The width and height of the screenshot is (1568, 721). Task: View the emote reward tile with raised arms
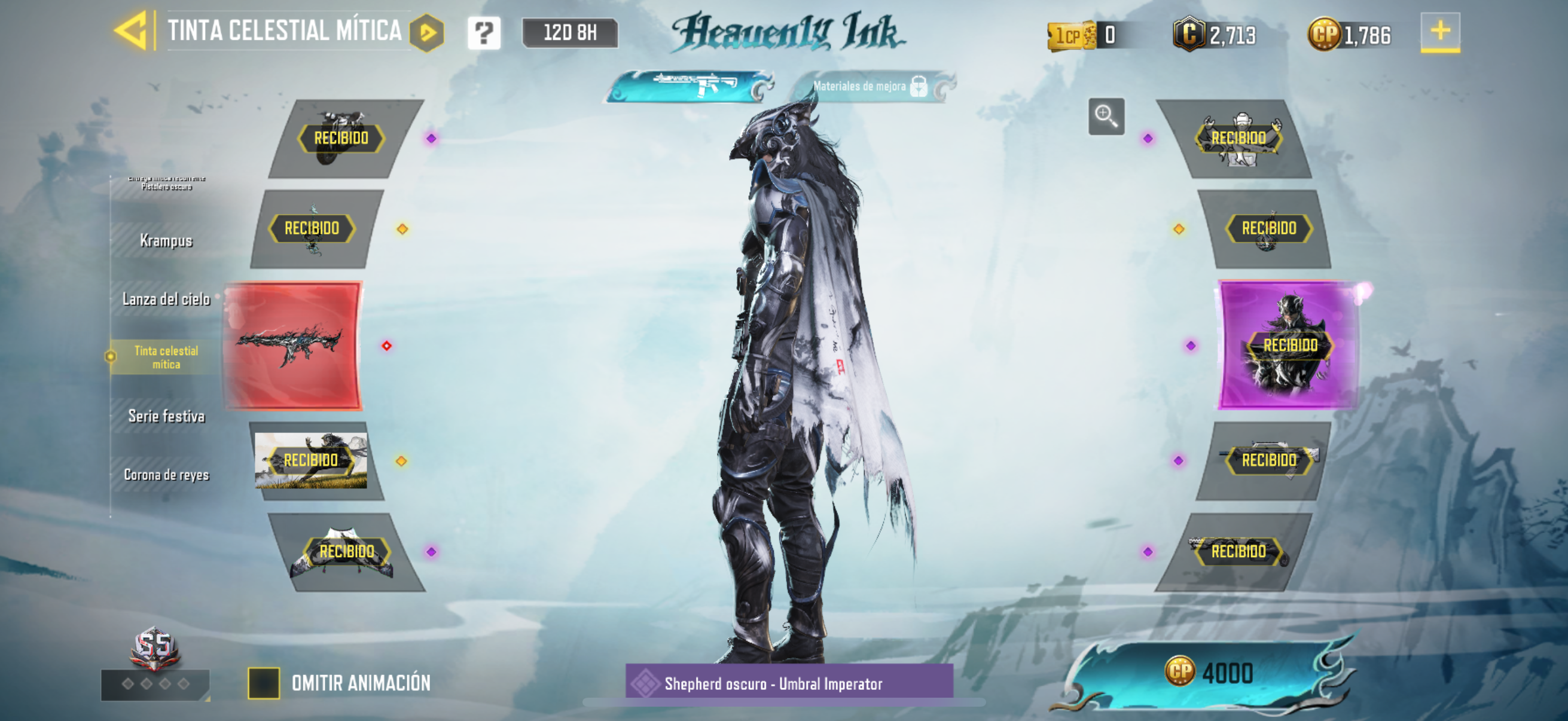1238,139
